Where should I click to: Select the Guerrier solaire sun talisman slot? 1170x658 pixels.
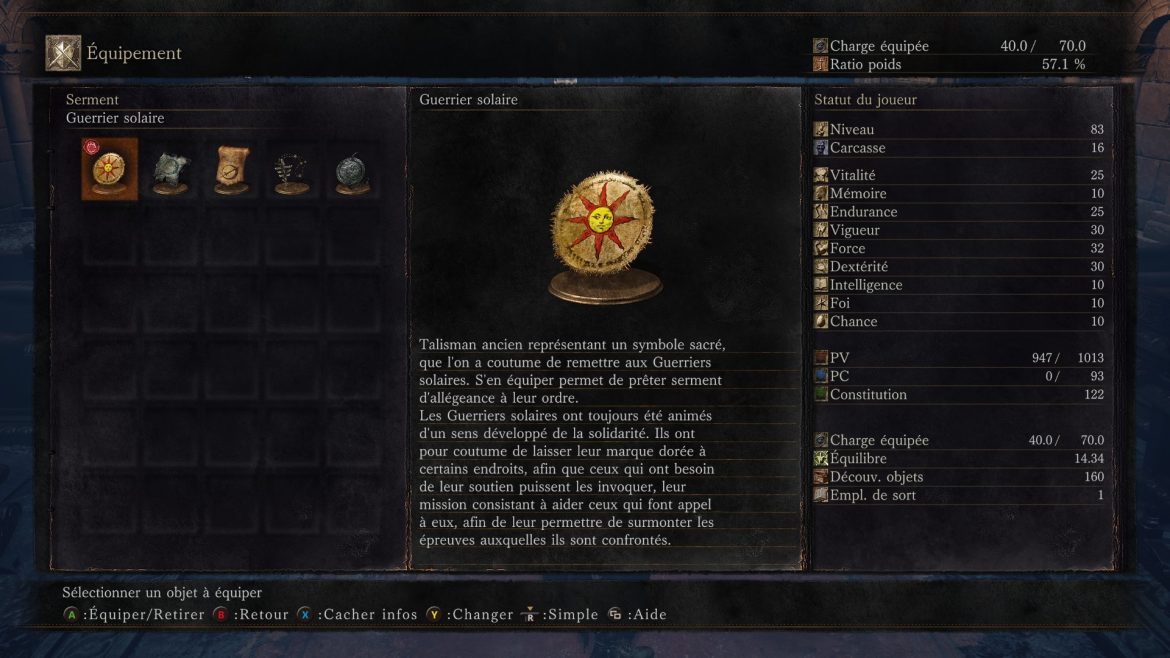110,170
